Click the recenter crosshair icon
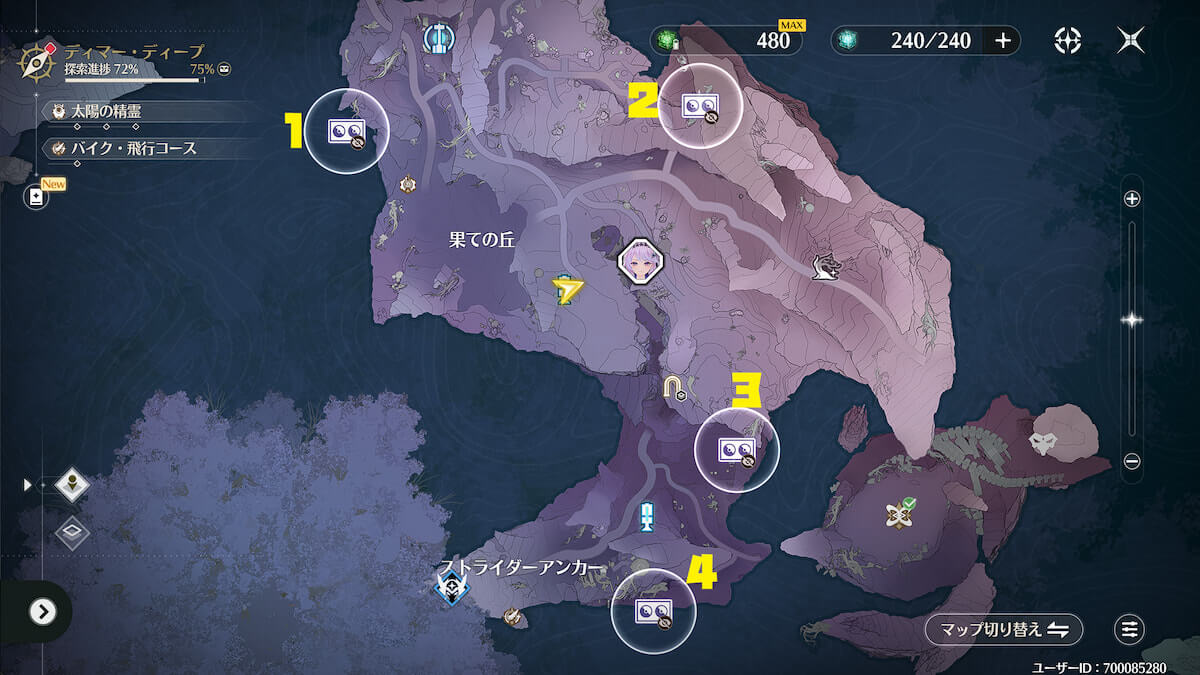This screenshot has height=675, width=1200. pos(1068,40)
